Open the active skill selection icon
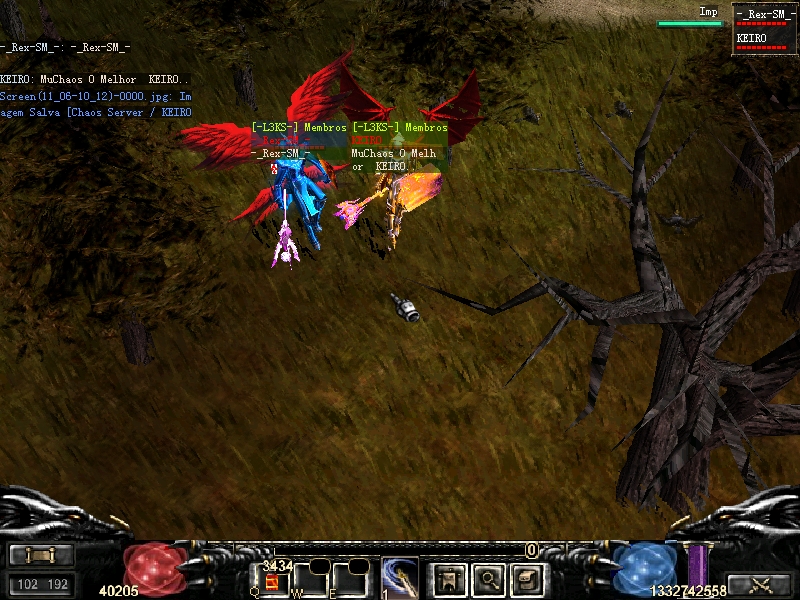 coord(399,578)
